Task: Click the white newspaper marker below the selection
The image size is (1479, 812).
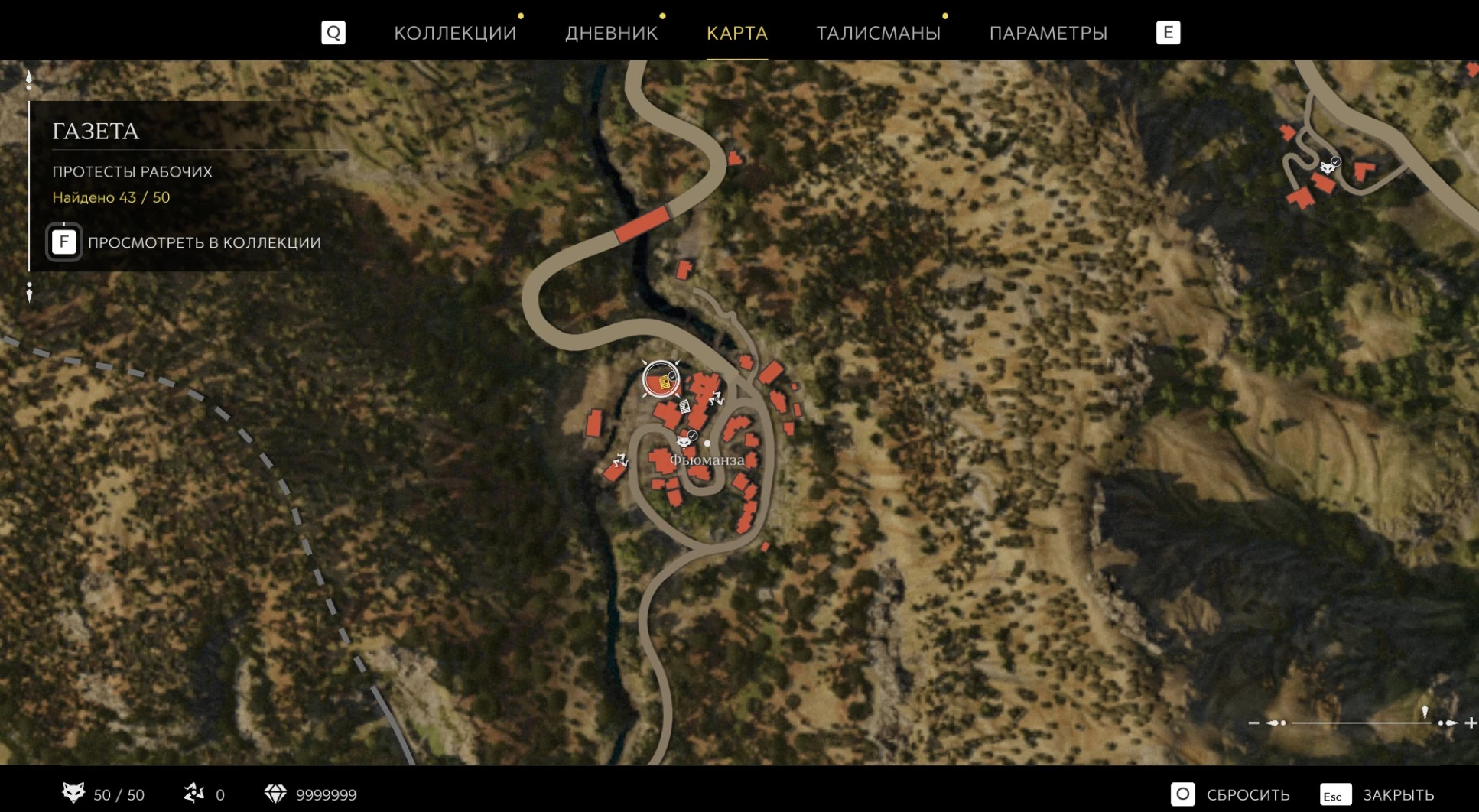Action: [x=685, y=406]
